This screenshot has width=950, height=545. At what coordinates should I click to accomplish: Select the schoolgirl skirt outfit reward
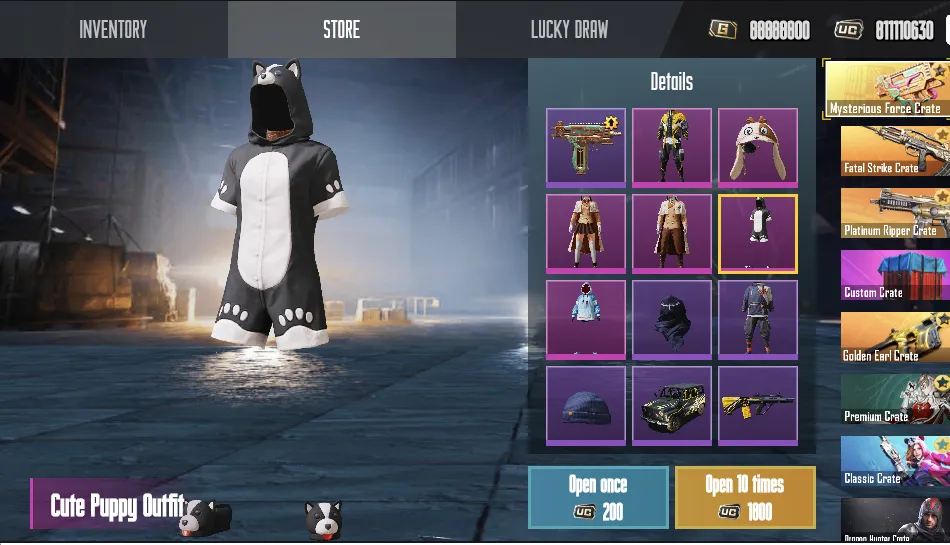pos(586,233)
